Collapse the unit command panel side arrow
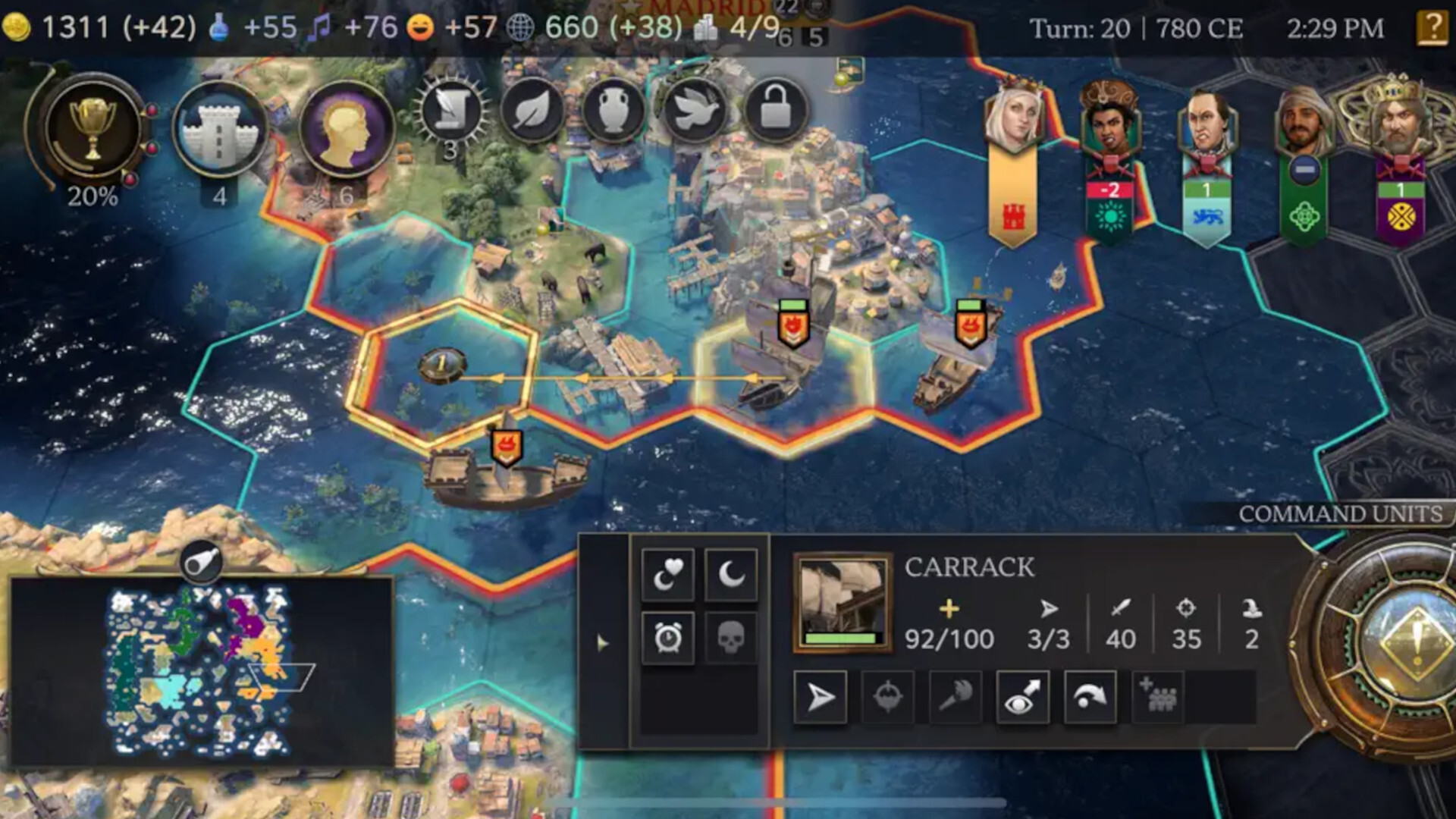The image size is (1456, 819). tap(601, 642)
